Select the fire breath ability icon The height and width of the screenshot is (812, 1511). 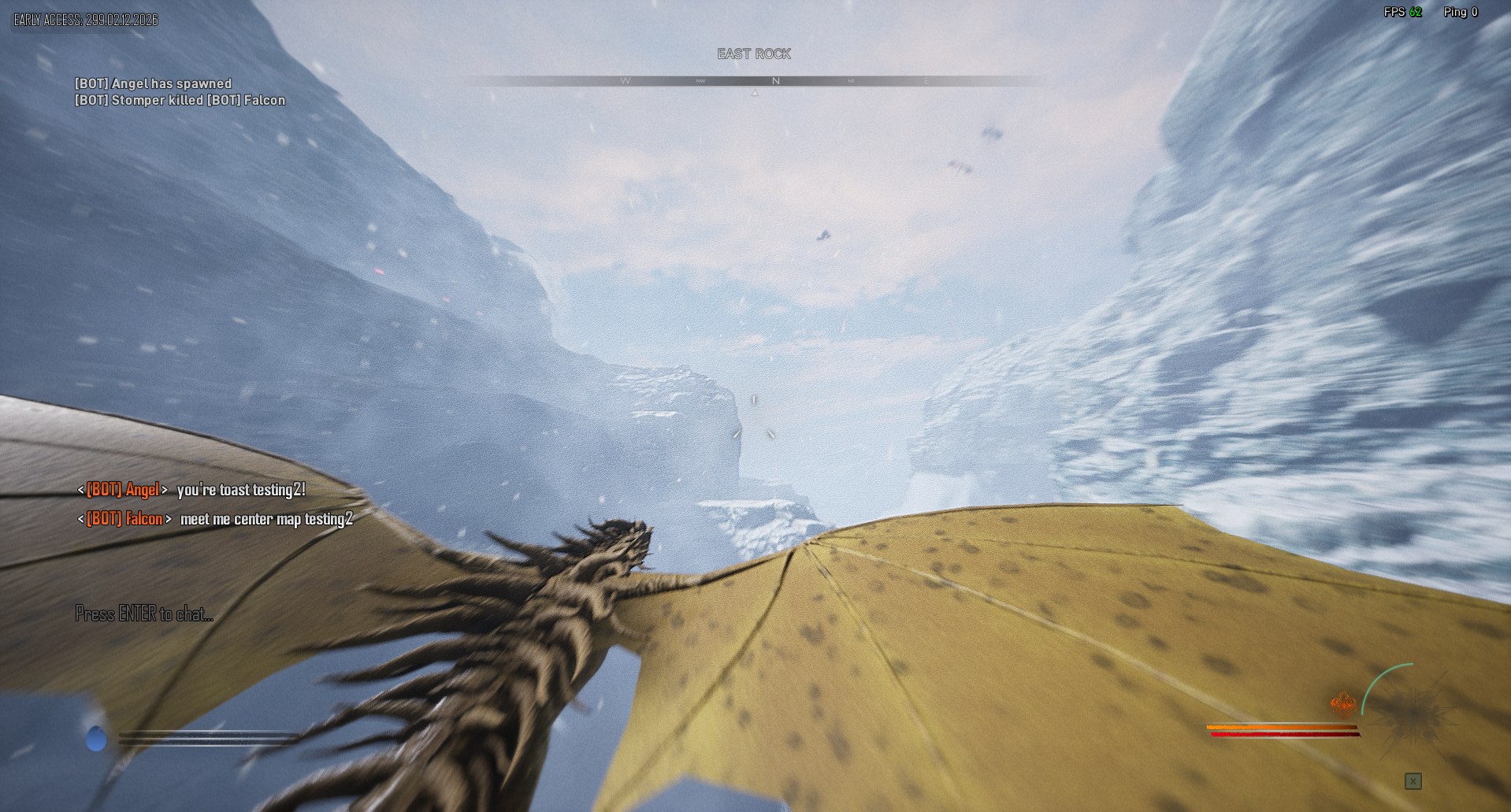[1344, 703]
